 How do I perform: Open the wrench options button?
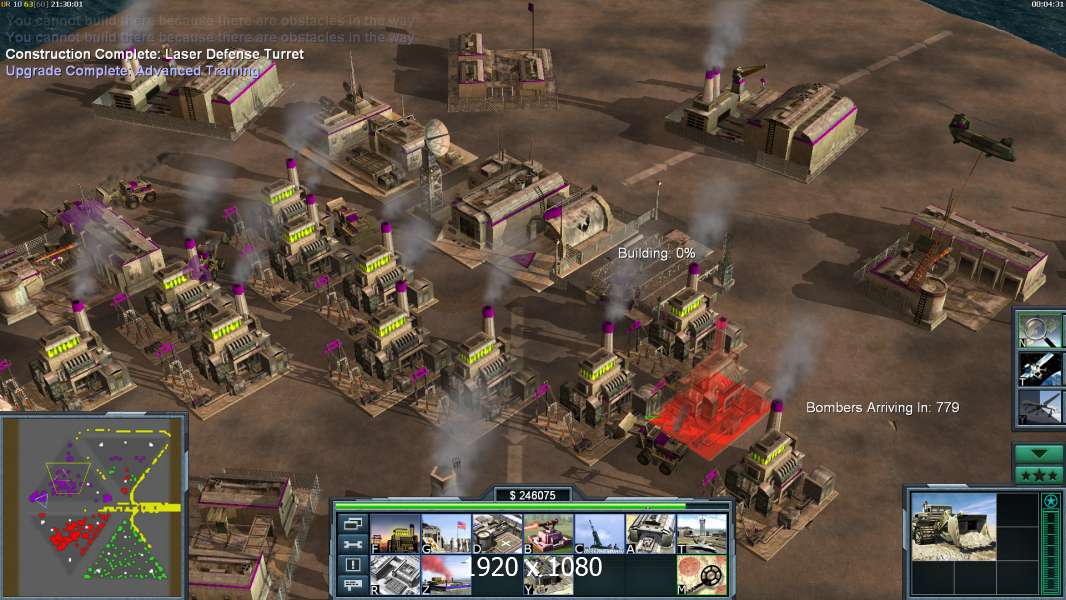pyautogui.click(x=353, y=544)
